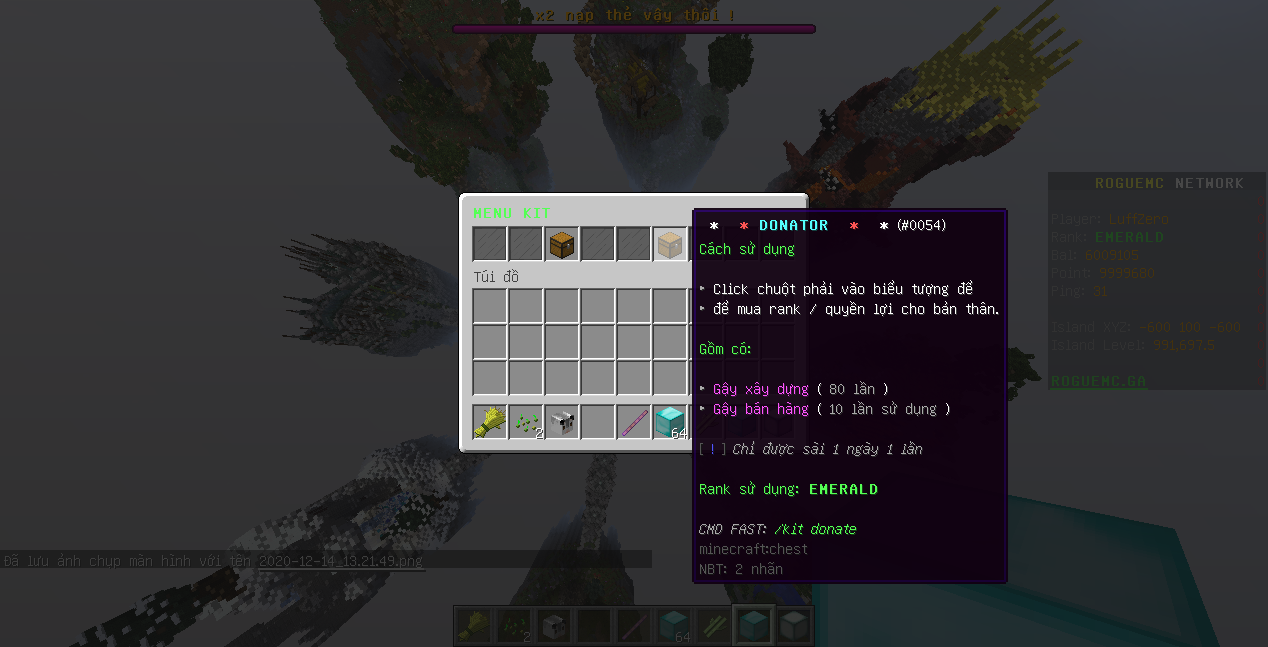Select the highlighted Donator kit chest
Viewport: 1268px width, 647px height.
pos(670,245)
